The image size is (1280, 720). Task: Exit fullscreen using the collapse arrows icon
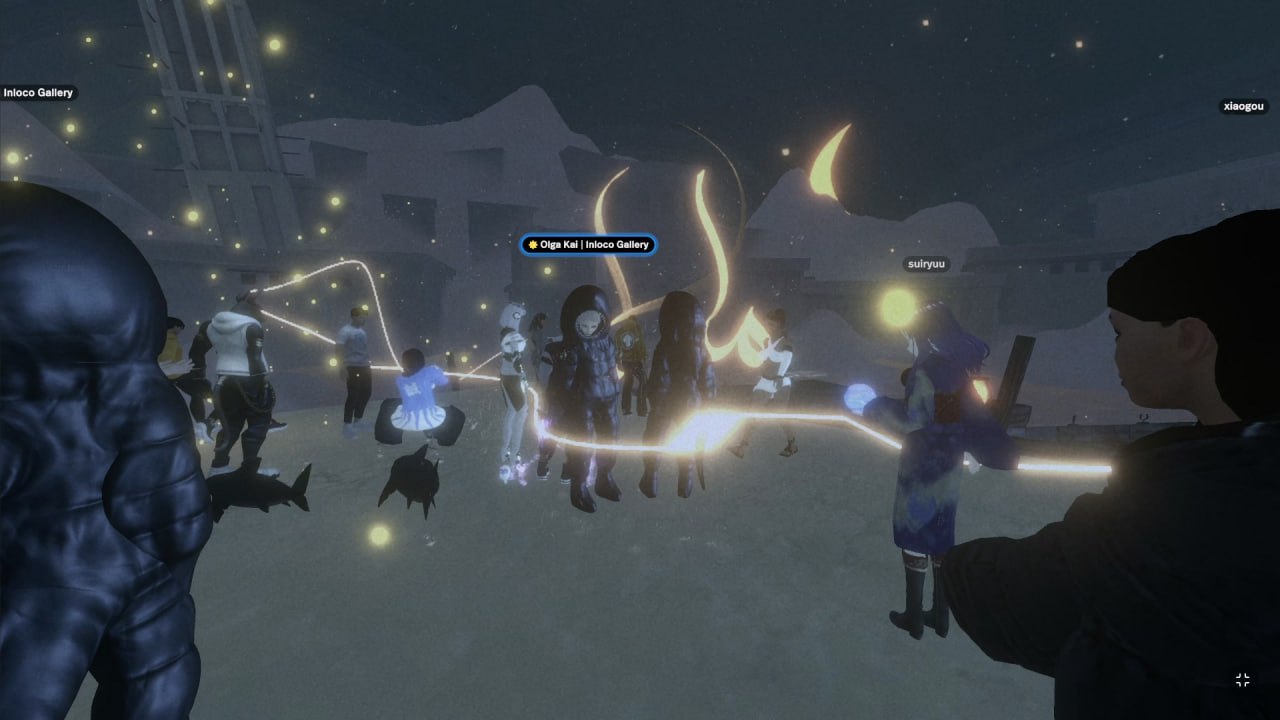1242,680
